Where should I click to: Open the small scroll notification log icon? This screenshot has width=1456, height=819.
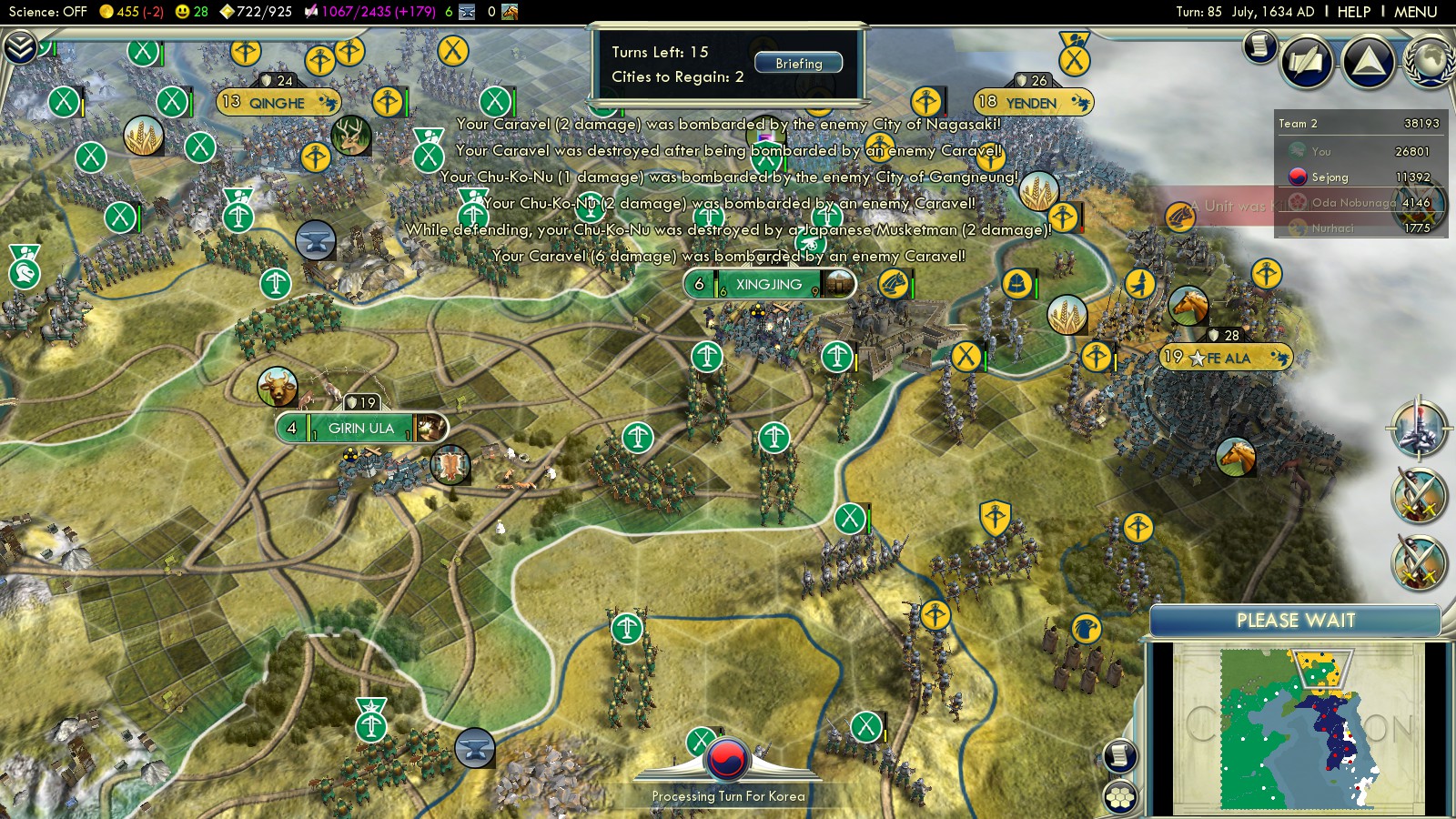pyautogui.click(x=1260, y=45)
